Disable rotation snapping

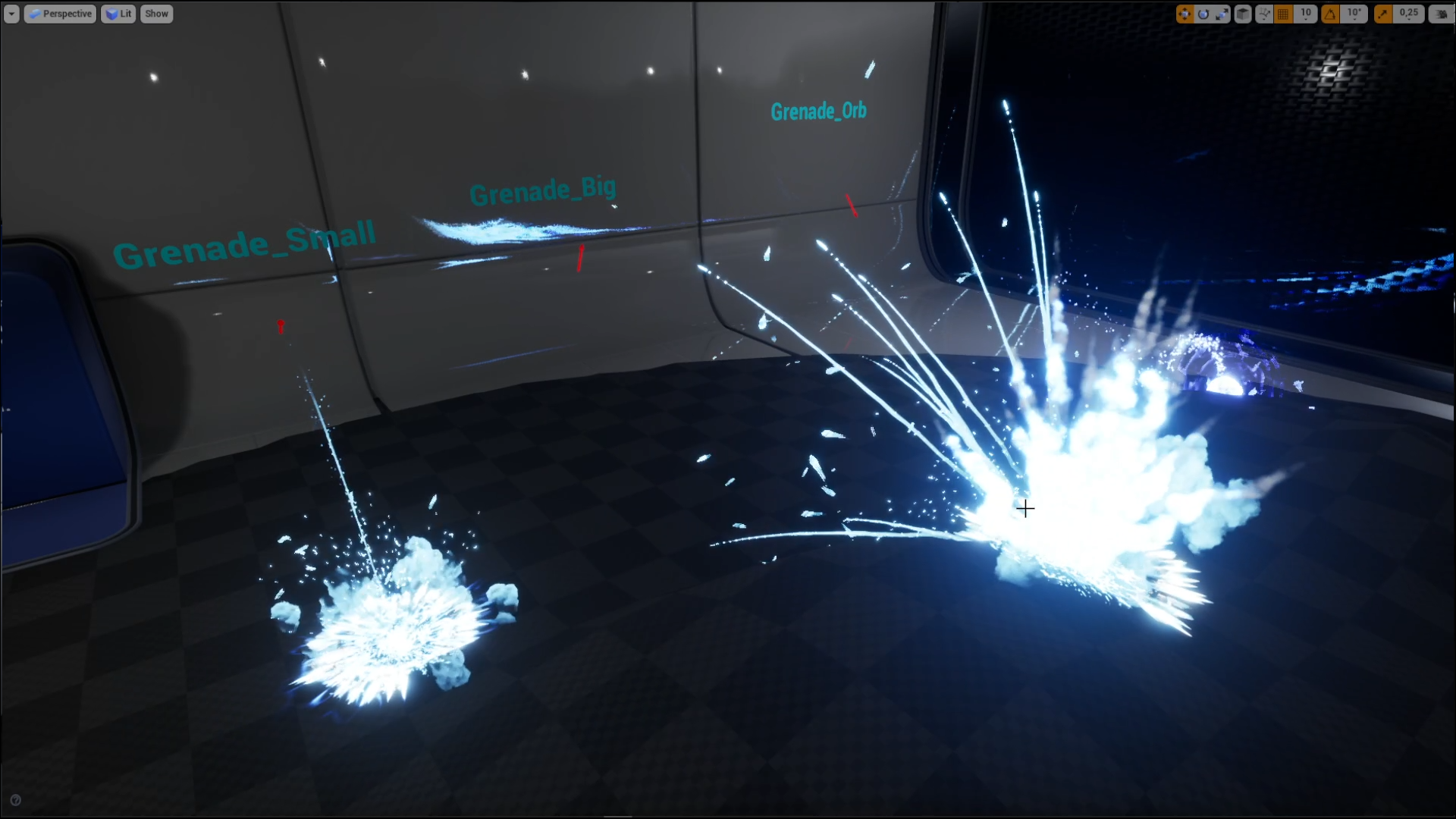[x=1331, y=14]
